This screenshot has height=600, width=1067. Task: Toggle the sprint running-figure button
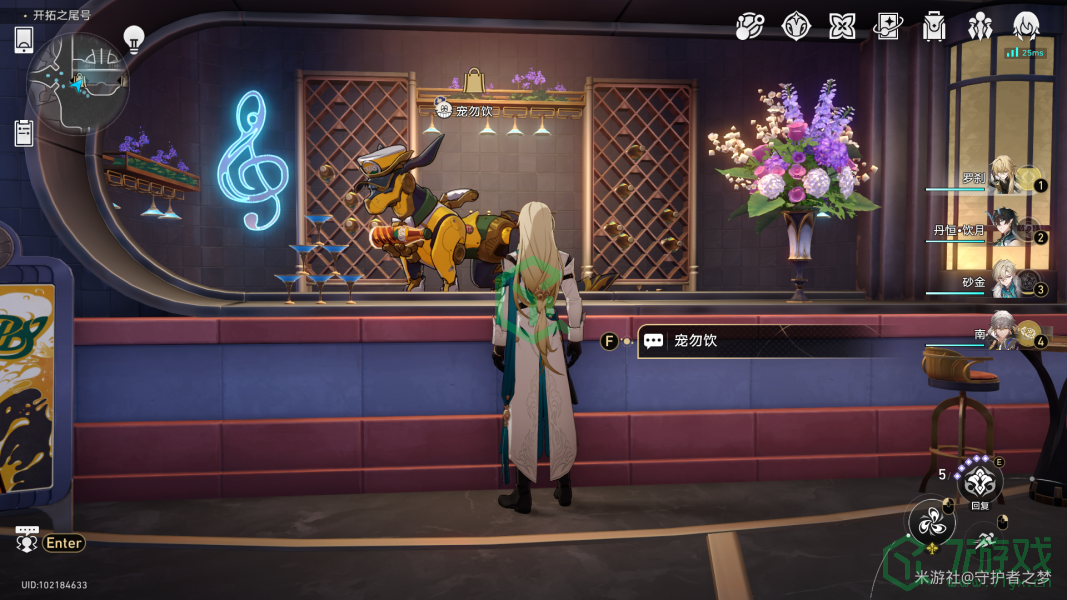pyautogui.click(x=986, y=539)
